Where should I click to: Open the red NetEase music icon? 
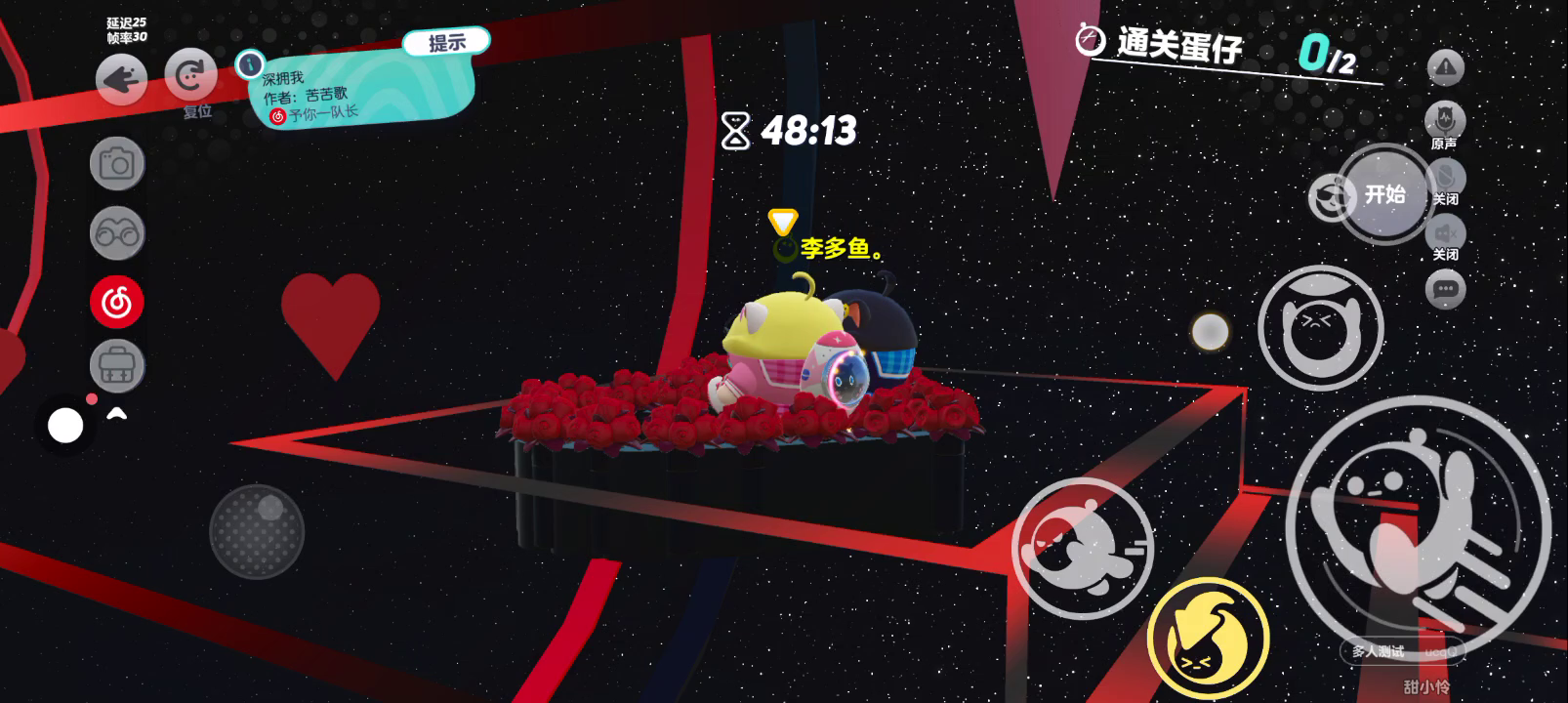click(117, 302)
